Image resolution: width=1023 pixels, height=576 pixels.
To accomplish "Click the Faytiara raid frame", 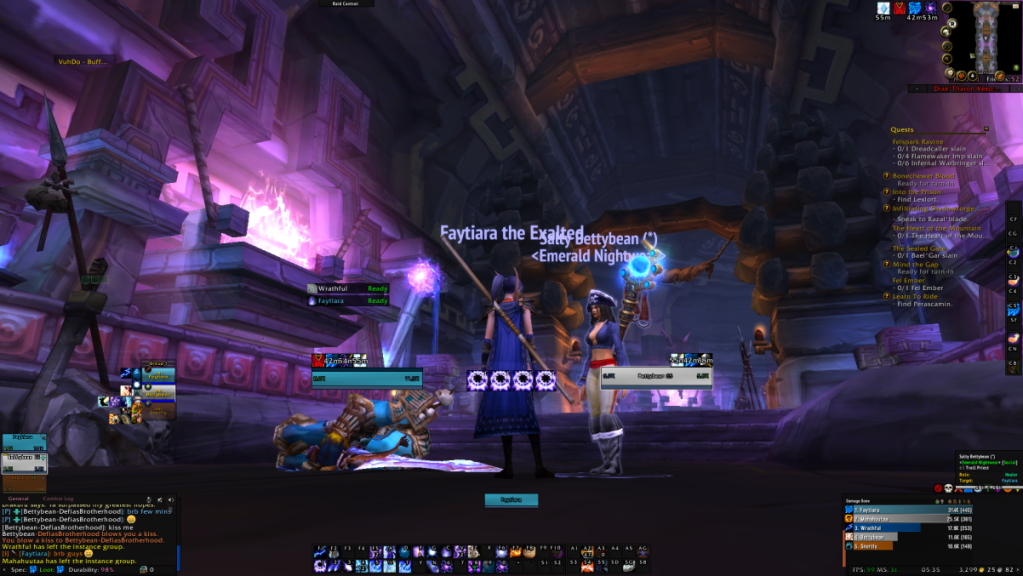I will (x=24, y=440).
